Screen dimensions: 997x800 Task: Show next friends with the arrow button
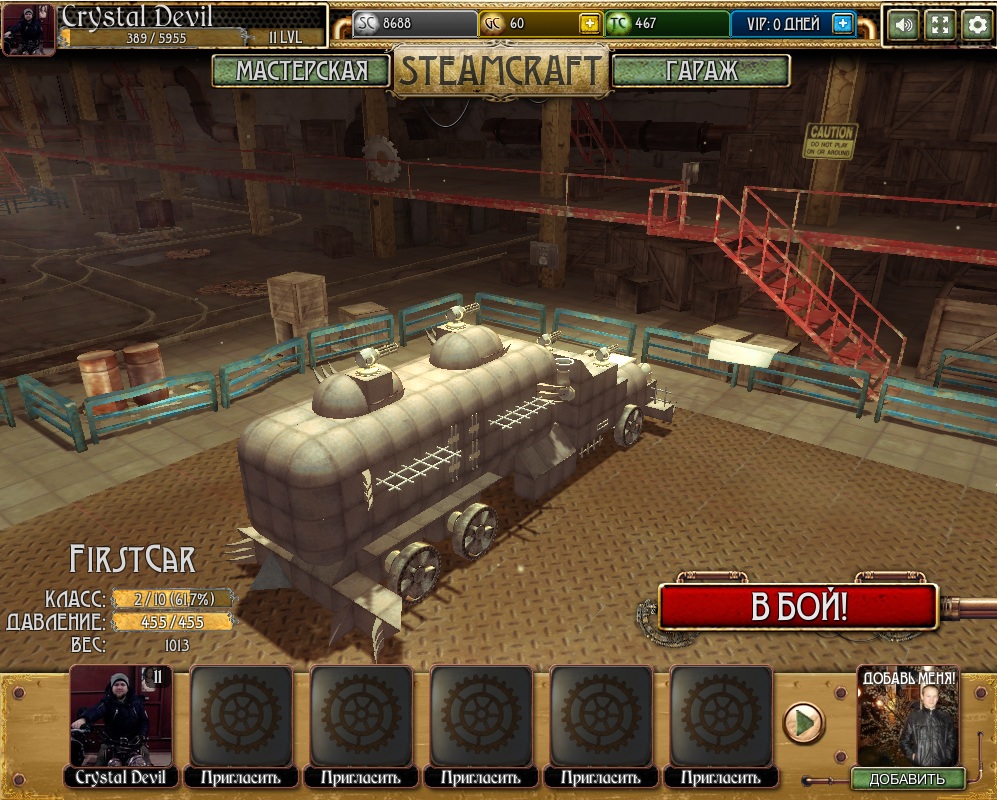(x=802, y=722)
